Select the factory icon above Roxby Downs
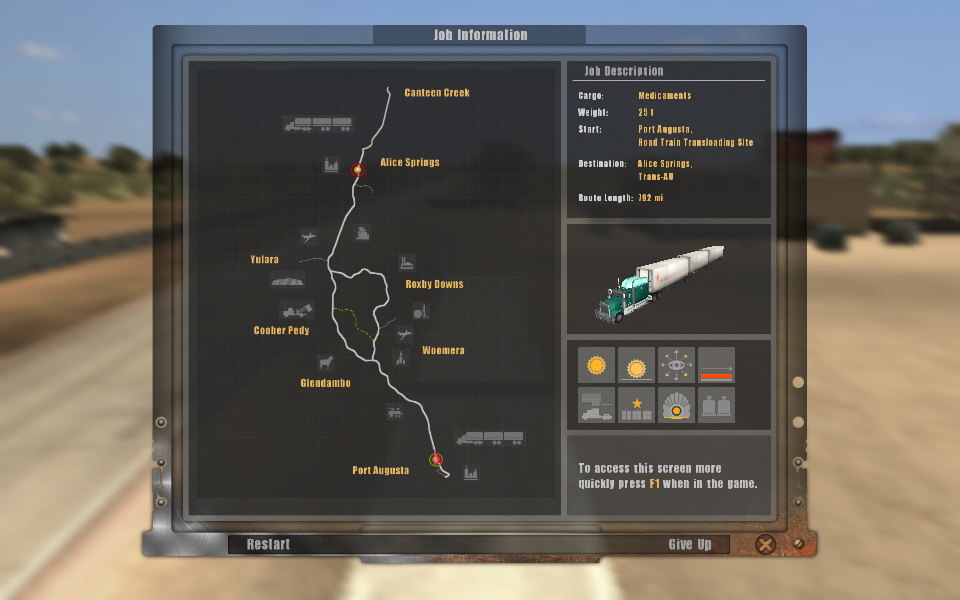Viewport: 960px width, 600px height. click(407, 263)
